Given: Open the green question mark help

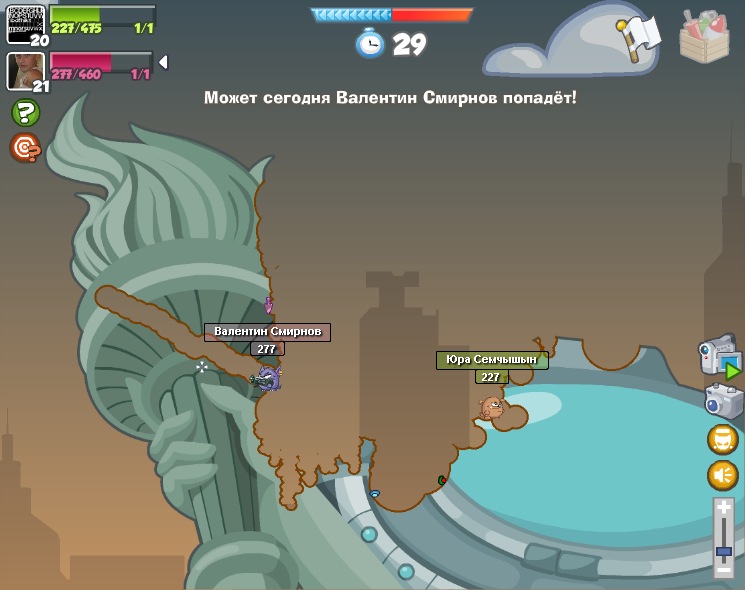Looking at the screenshot, I should (26, 113).
